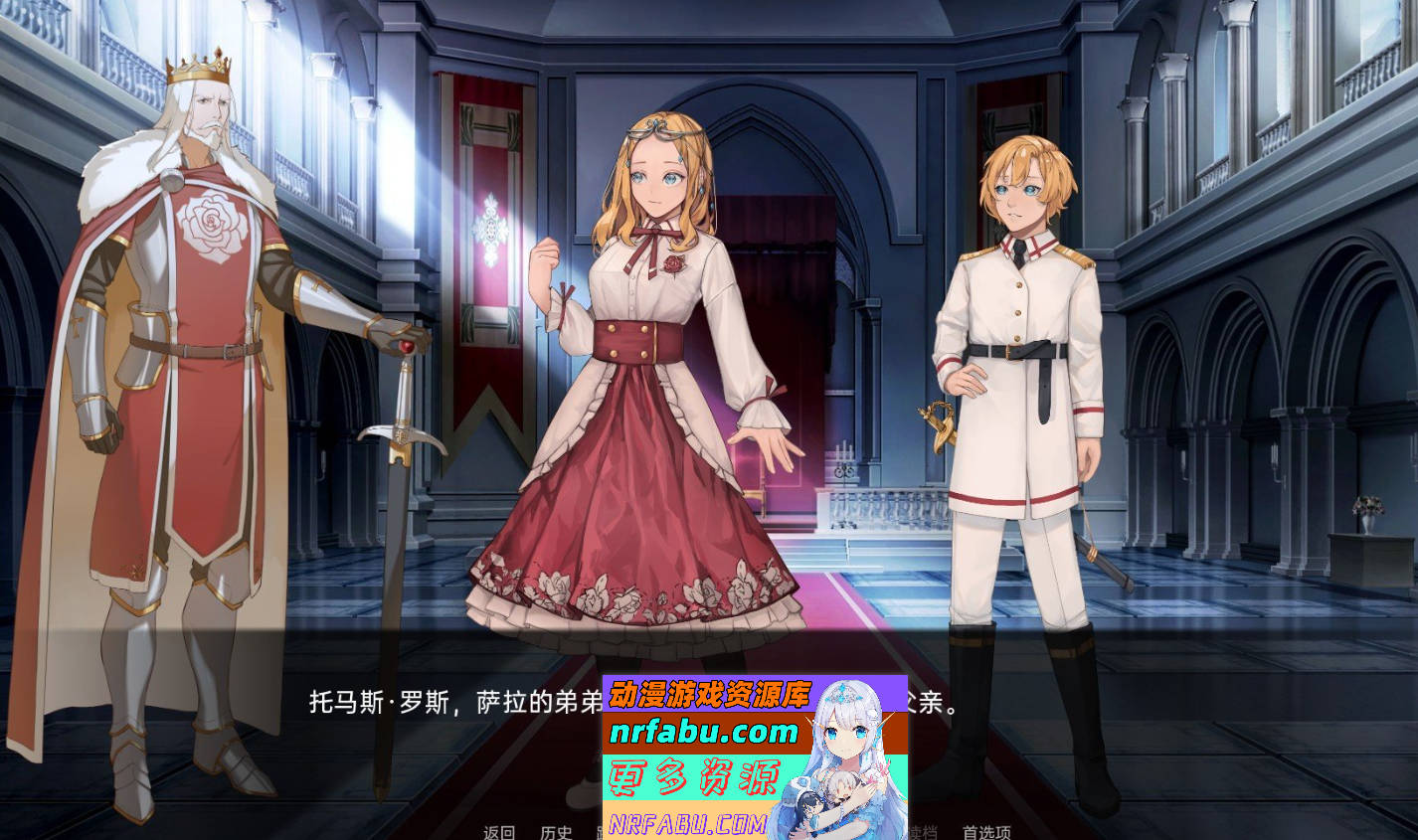
Task: Open the 首选项 preferences screen
Action: tap(986, 835)
